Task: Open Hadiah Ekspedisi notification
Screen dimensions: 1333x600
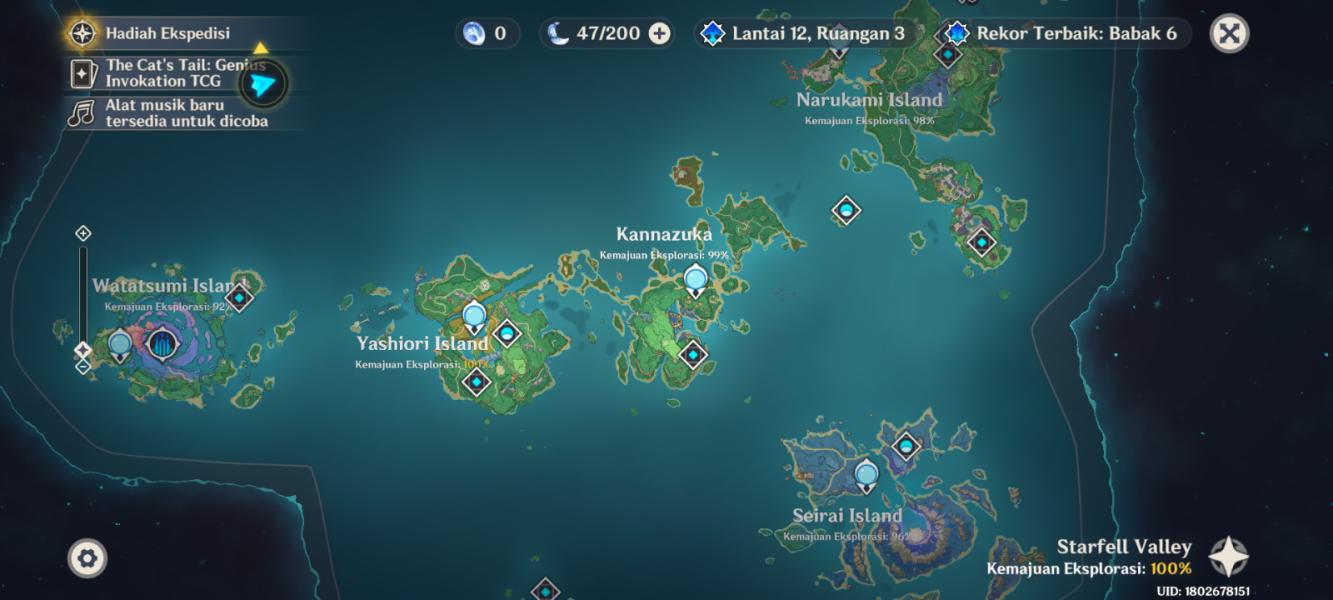Action: (x=167, y=33)
